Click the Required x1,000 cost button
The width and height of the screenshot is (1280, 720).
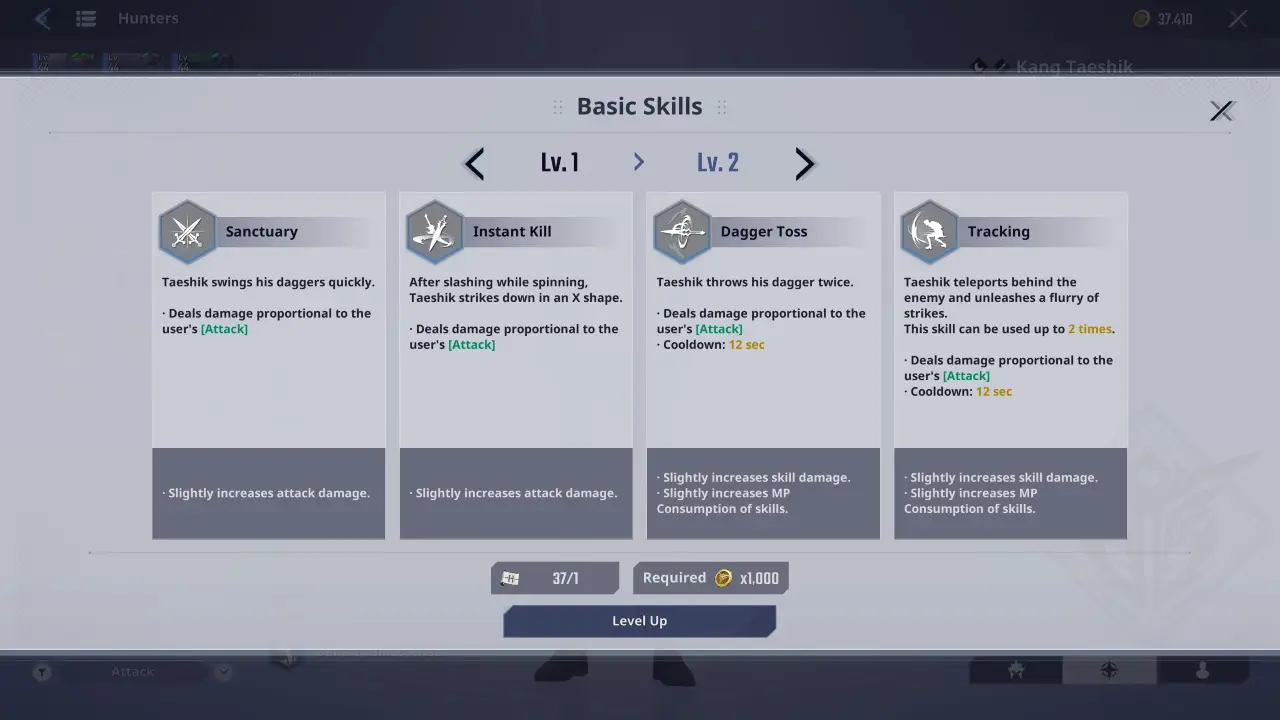[x=710, y=577]
